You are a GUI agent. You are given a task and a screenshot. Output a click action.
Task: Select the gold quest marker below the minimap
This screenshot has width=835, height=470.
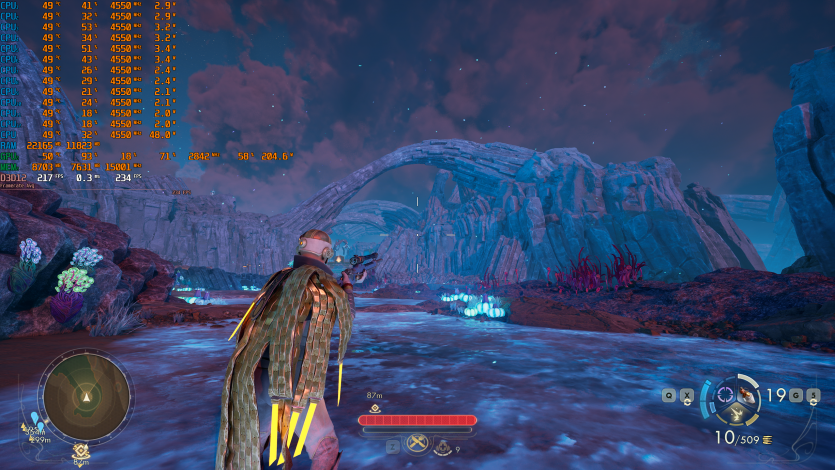pos(81,450)
